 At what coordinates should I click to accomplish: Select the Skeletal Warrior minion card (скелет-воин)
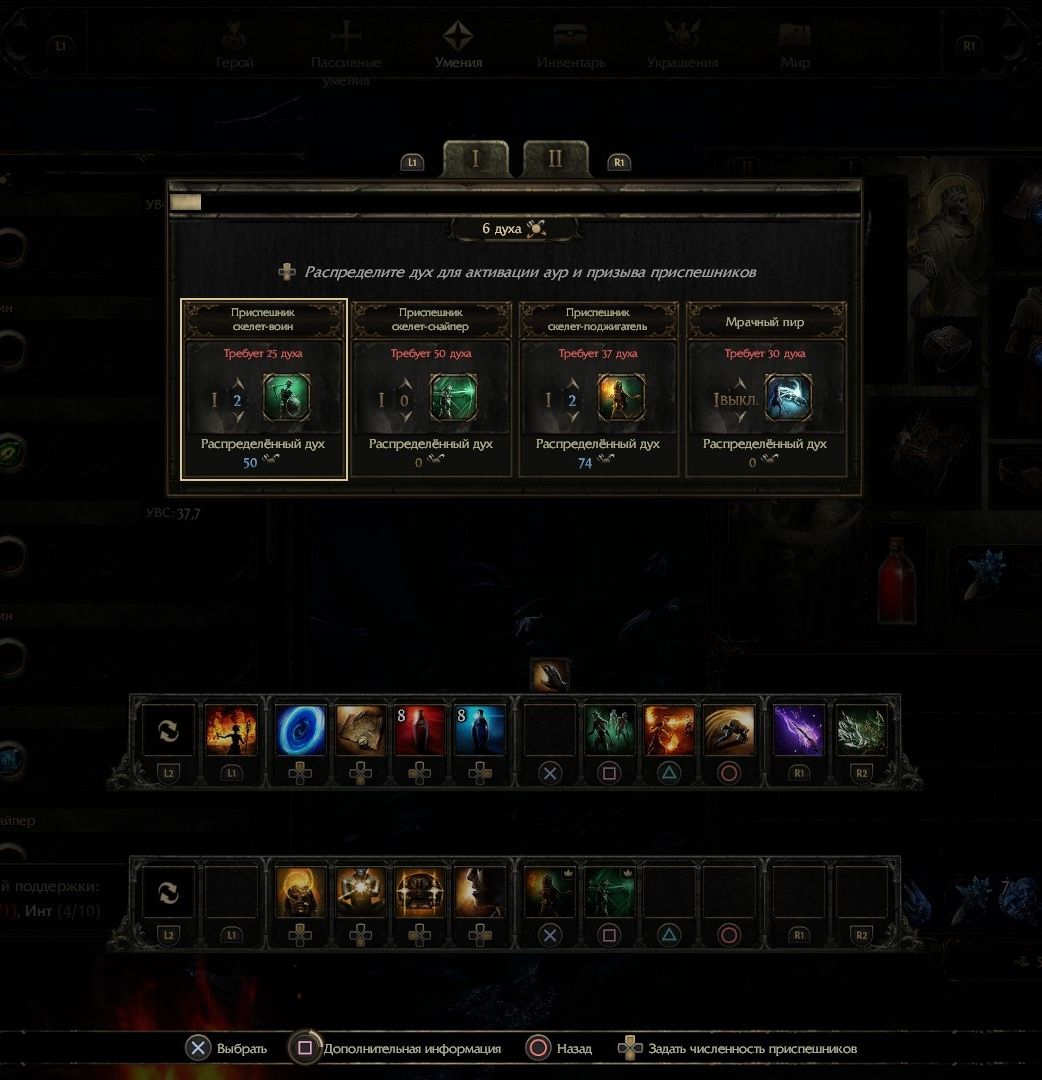(264, 389)
